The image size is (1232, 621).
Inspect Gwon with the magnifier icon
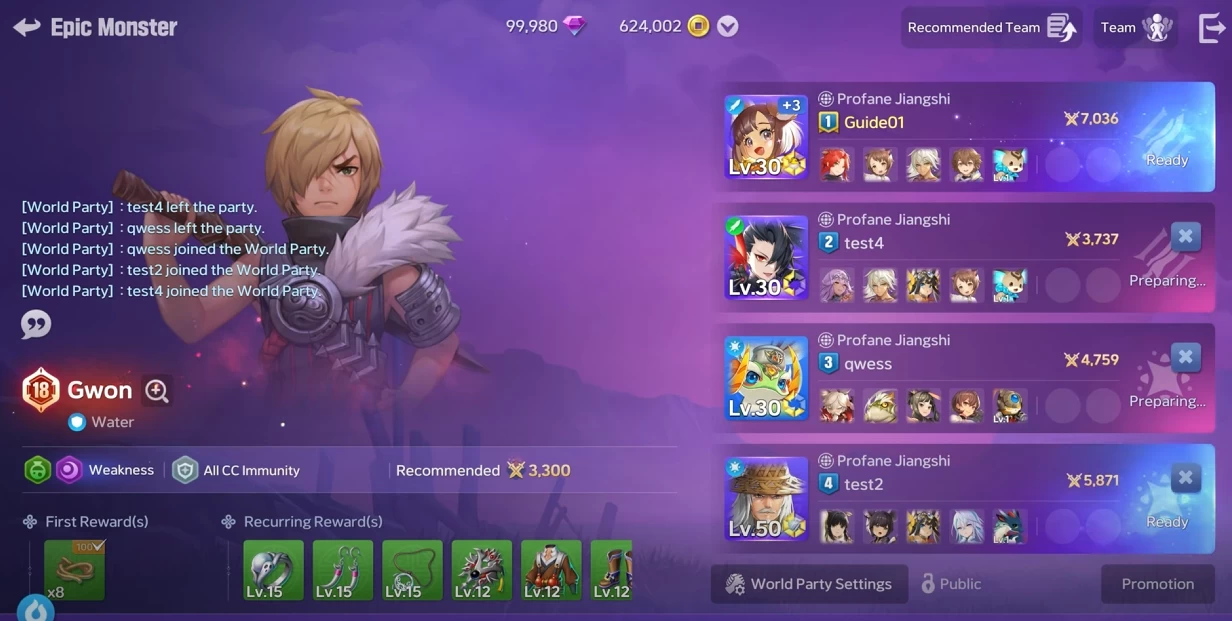coord(157,391)
